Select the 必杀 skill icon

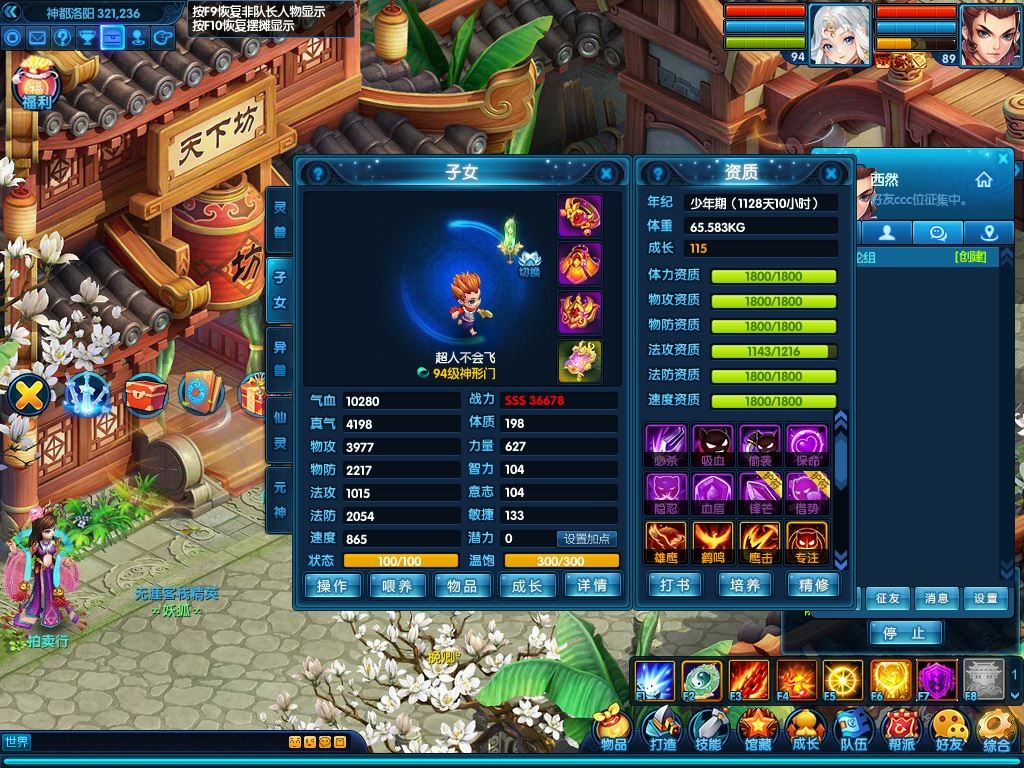[x=663, y=443]
